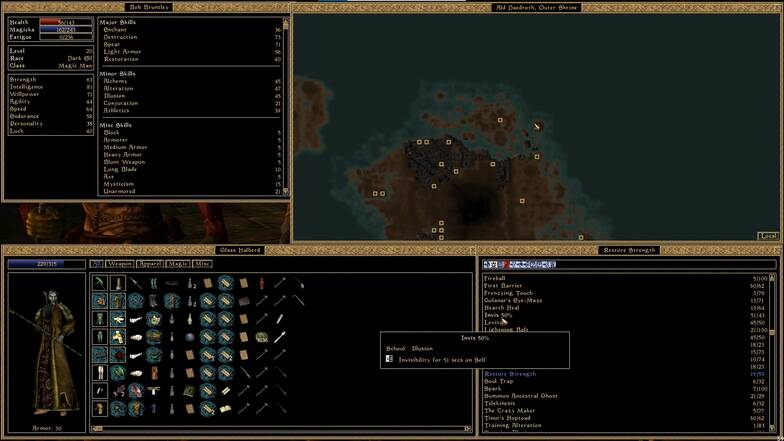784x441 pixels.
Task: Choose the Soul Trap spell
Action: pos(497,381)
